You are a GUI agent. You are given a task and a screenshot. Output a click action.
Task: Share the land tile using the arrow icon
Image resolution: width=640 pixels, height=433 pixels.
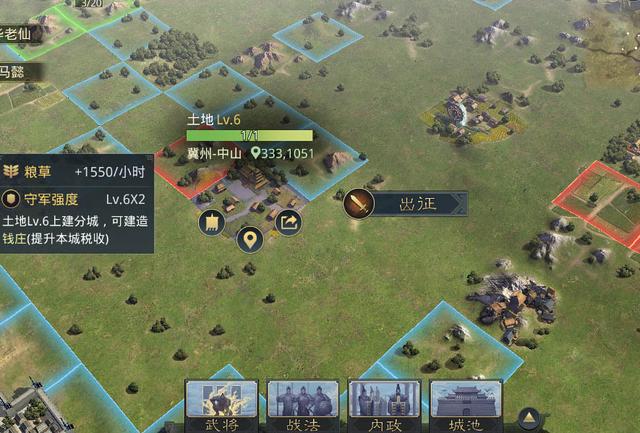click(288, 222)
